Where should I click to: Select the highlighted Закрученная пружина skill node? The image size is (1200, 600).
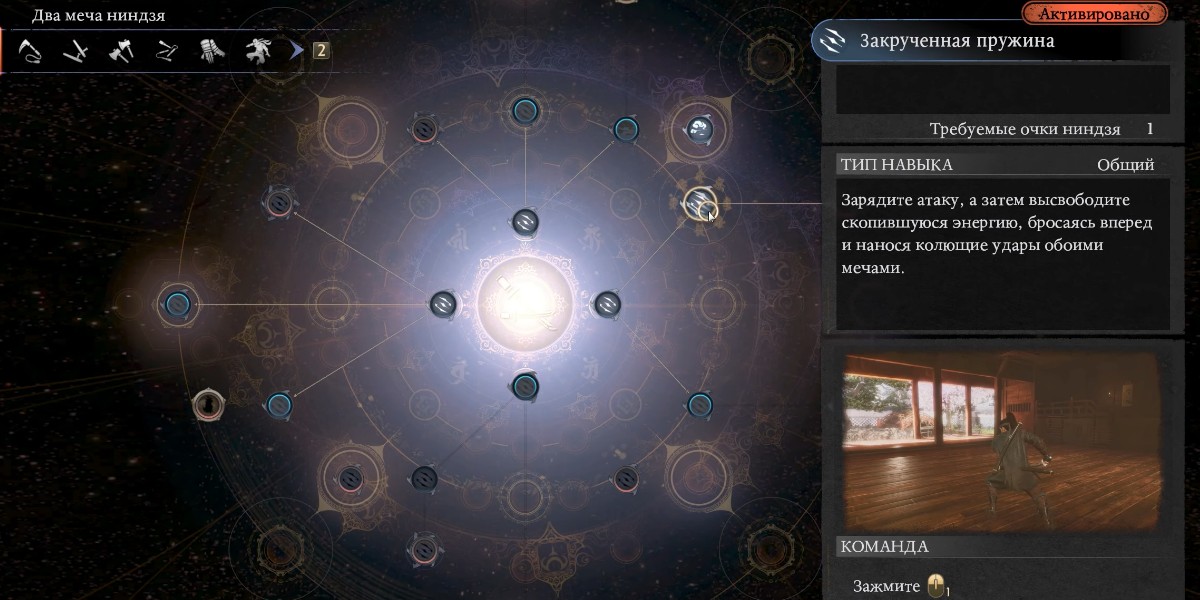(698, 204)
